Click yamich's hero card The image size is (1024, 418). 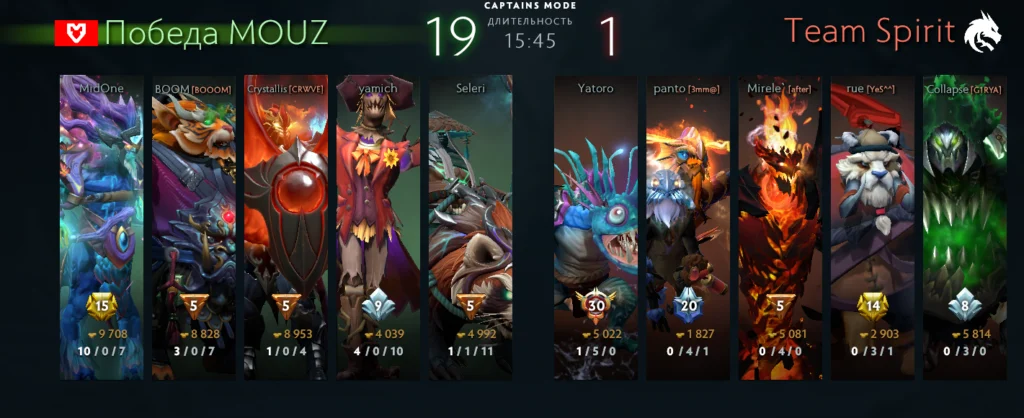coord(379,225)
